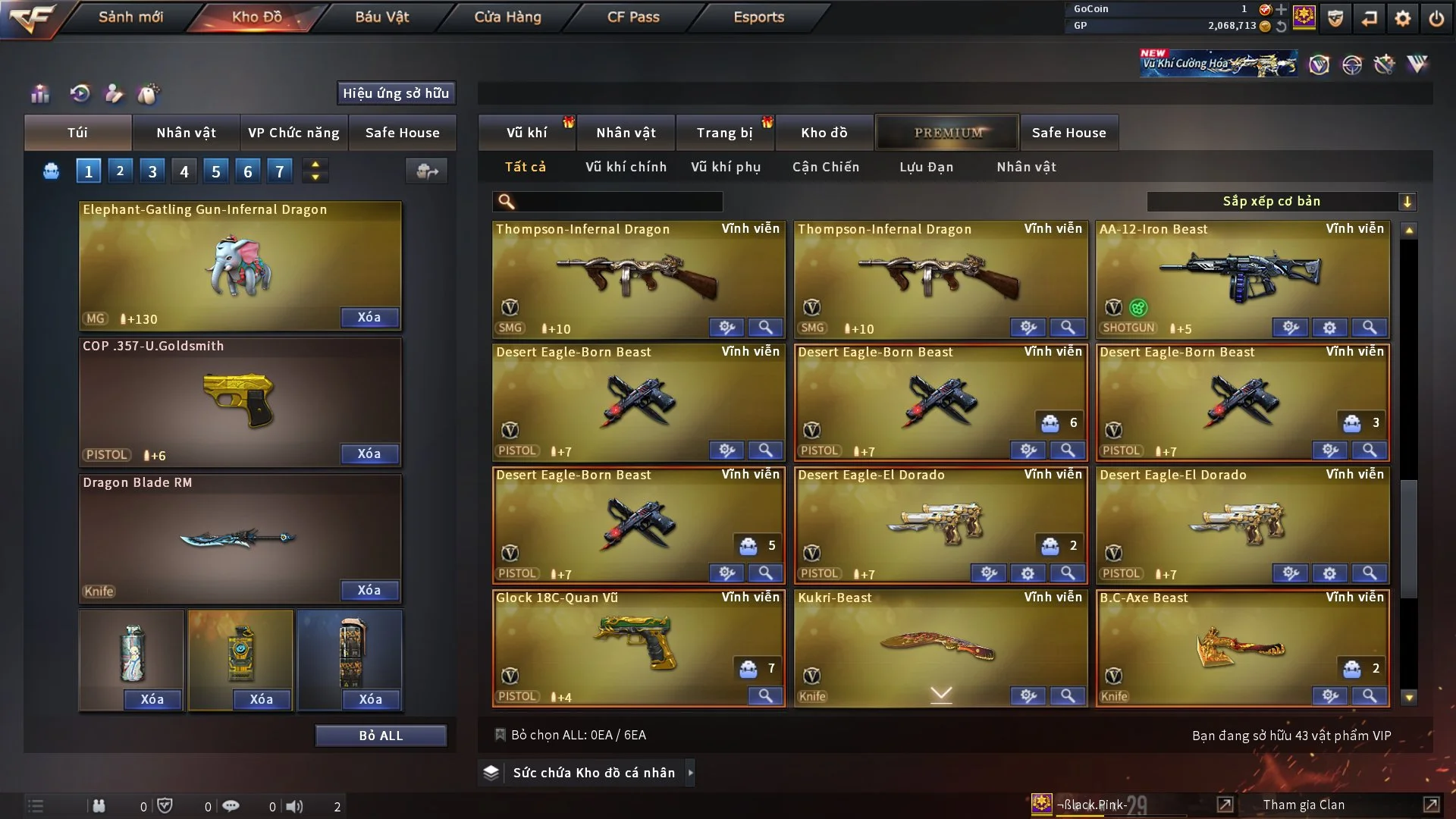Open the Sắp xếp cơ bản dropdown
The width and height of the screenshot is (1456, 819).
click(x=1282, y=202)
